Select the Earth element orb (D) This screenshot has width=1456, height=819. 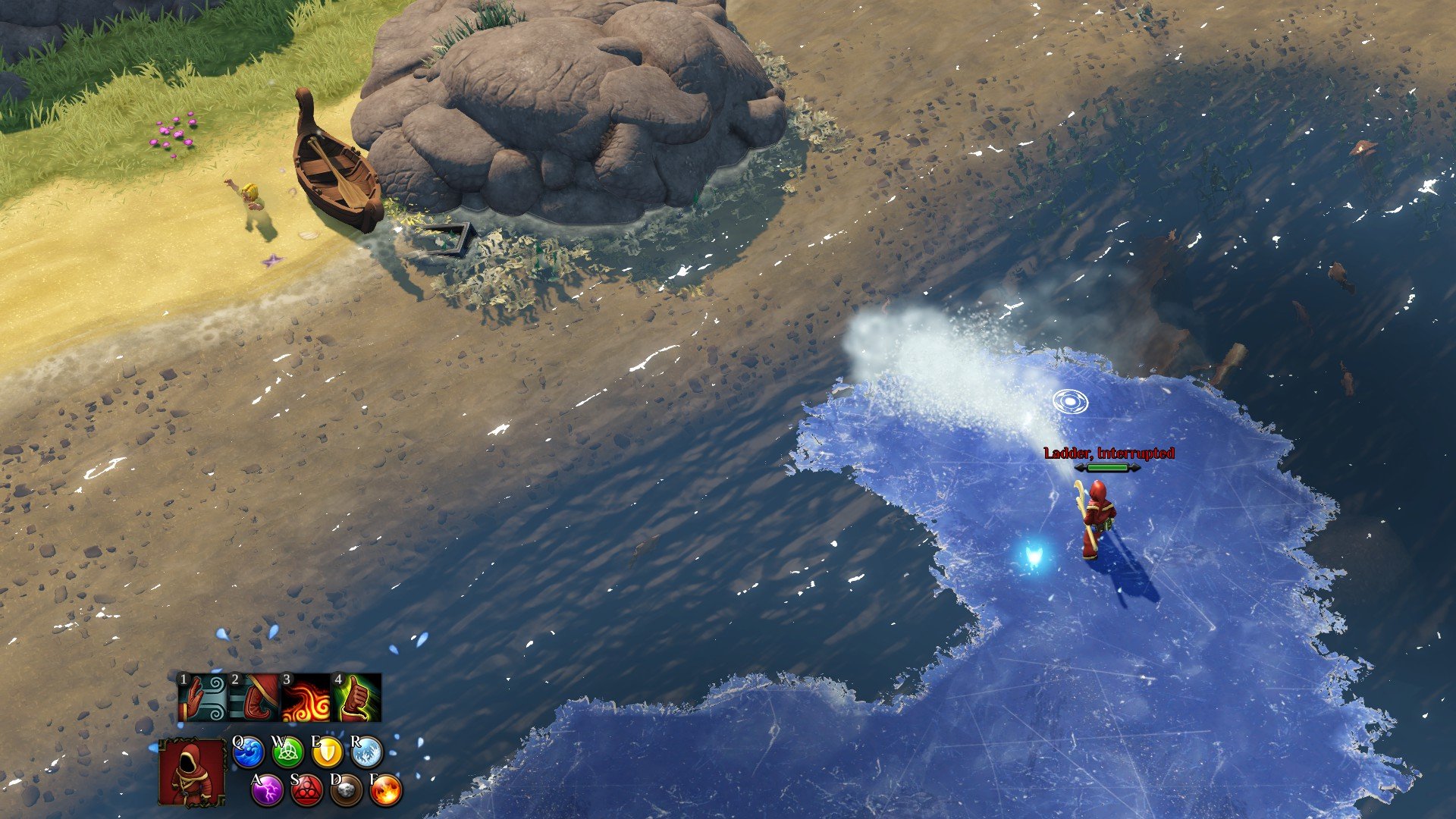(x=344, y=790)
